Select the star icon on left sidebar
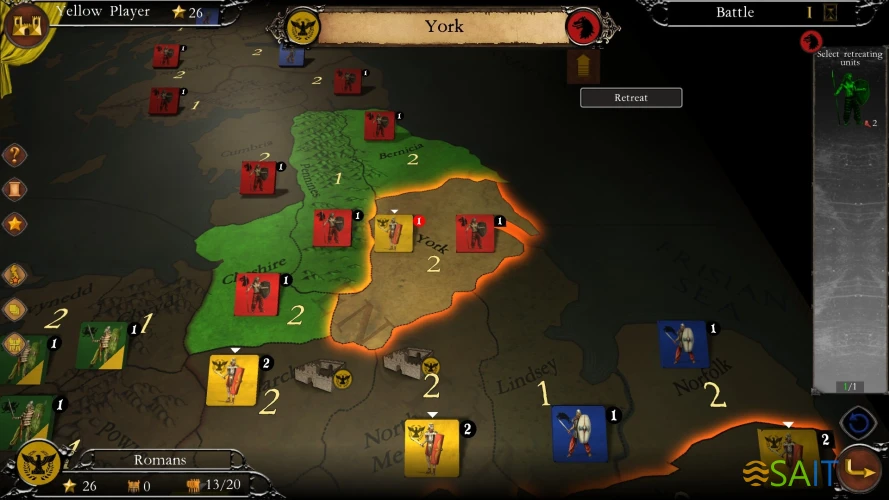 click(x=15, y=223)
